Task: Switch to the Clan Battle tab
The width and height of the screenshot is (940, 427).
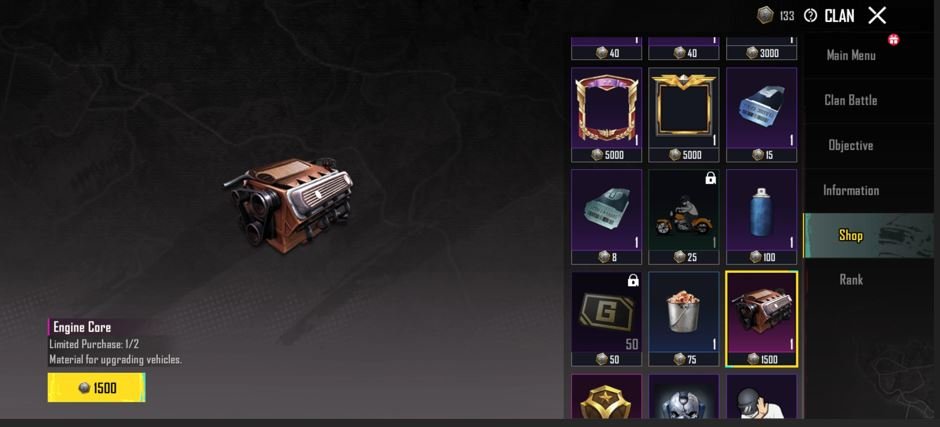Action: click(851, 100)
